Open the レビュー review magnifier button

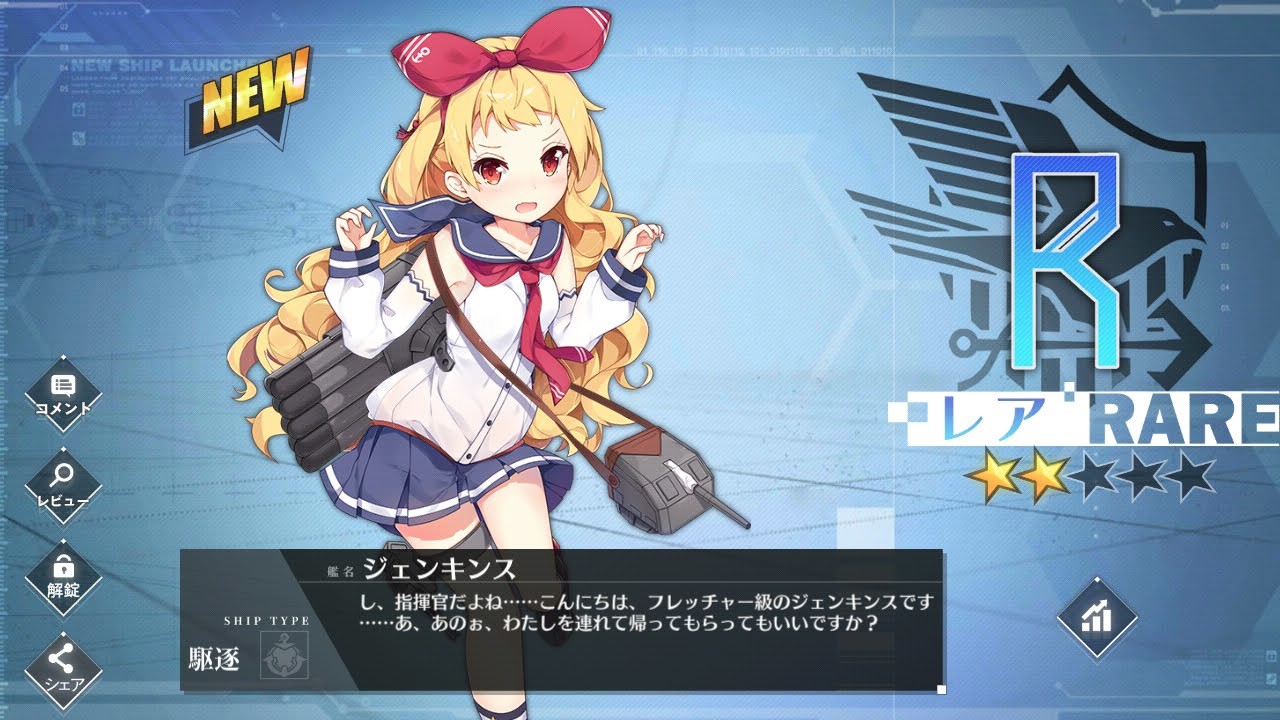point(63,485)
